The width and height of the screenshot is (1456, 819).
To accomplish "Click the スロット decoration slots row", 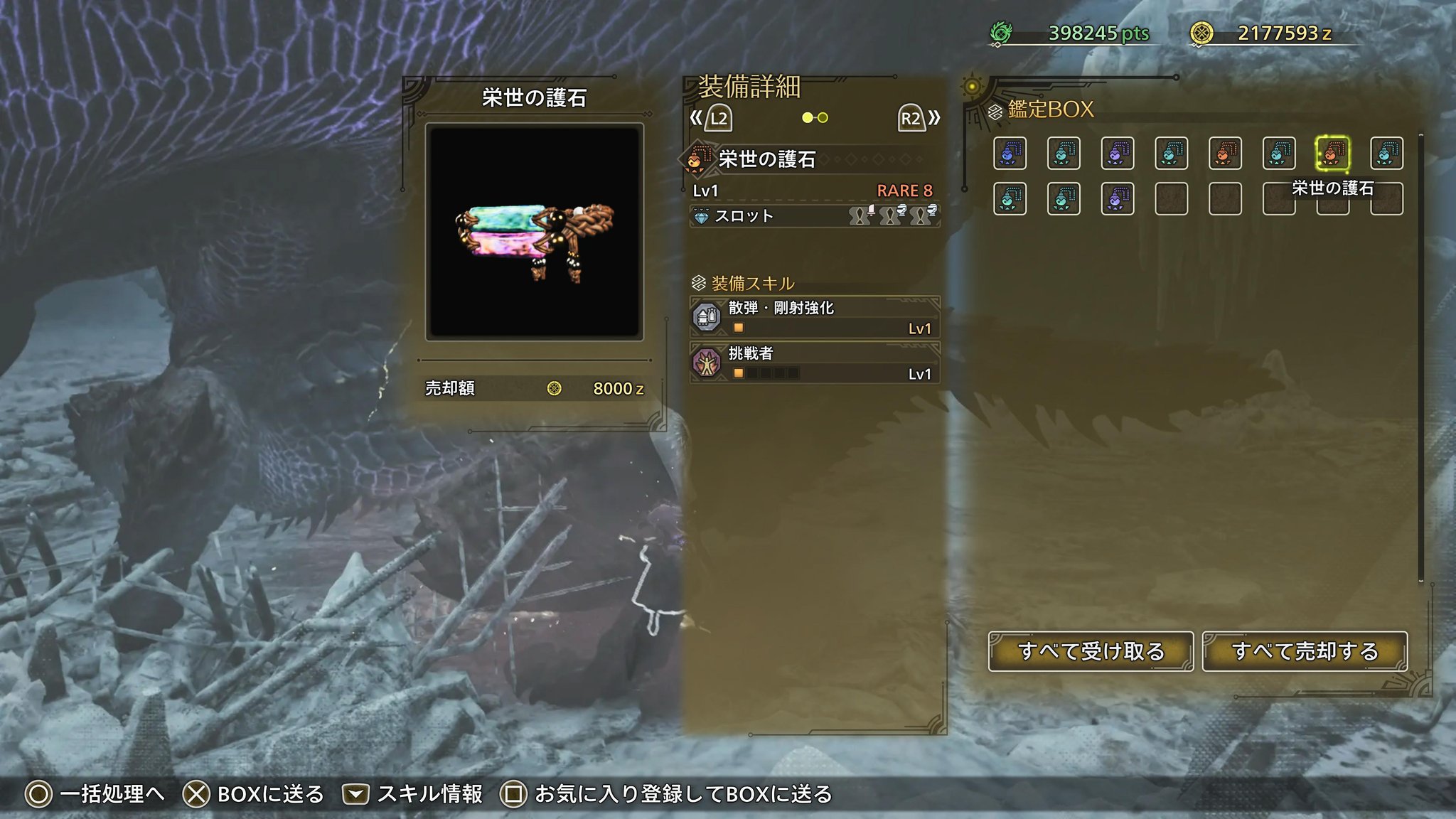I will tap(815, 215).
